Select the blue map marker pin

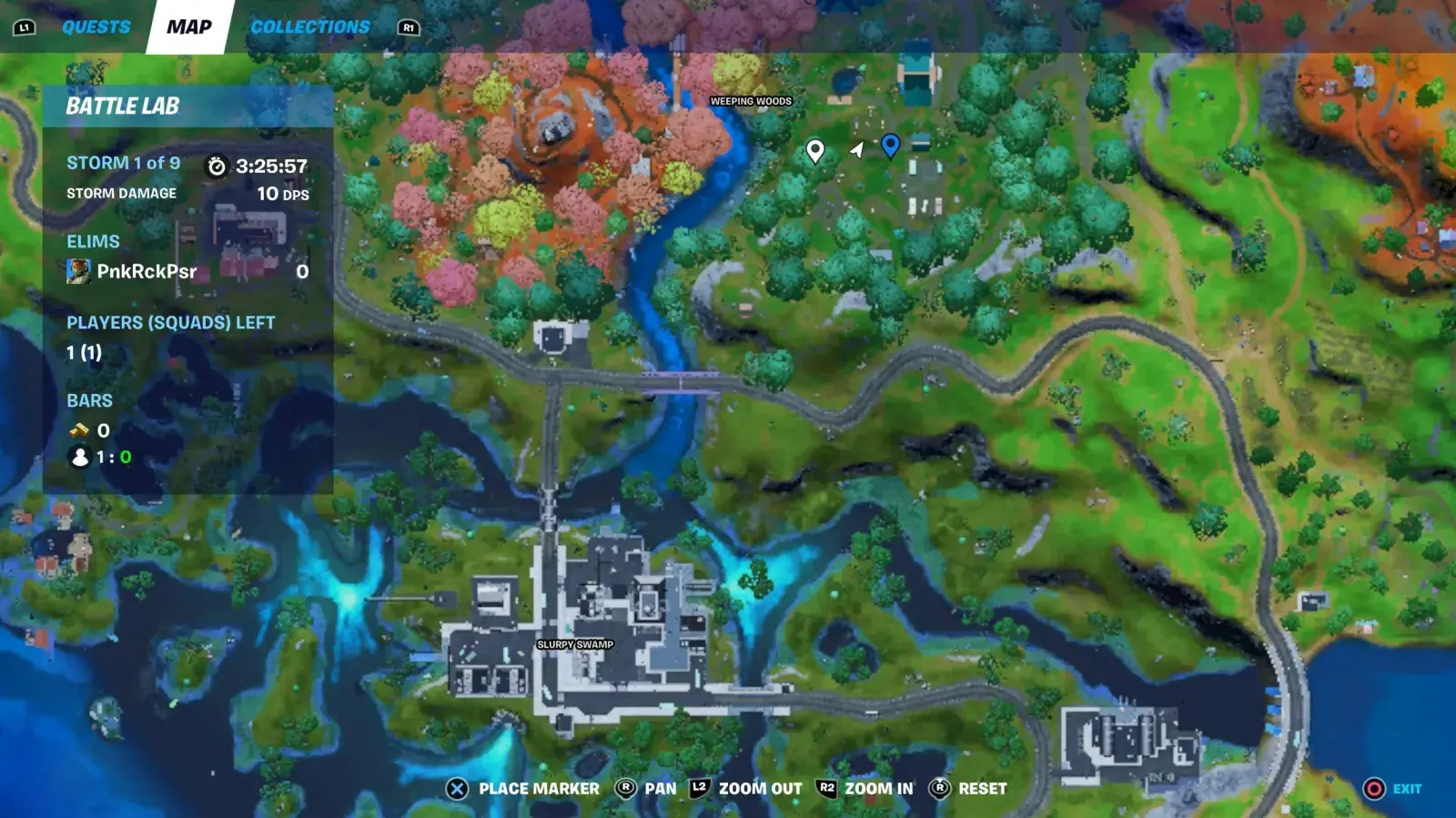891,145
